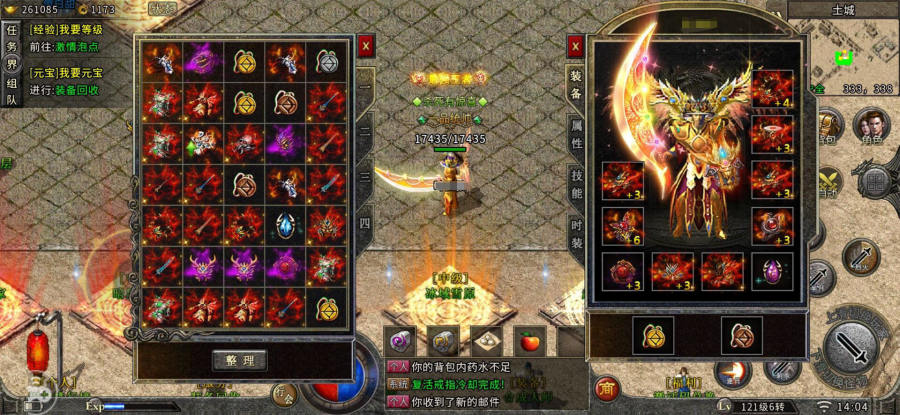Close the inventory bag window
This screenshot has width=900, height=415.
click(x=366, y=45)
